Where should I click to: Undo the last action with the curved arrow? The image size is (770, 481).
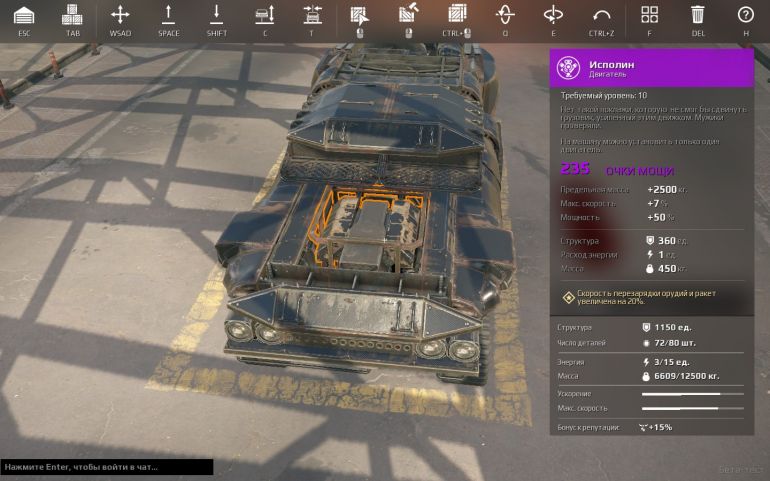(601, 15)
